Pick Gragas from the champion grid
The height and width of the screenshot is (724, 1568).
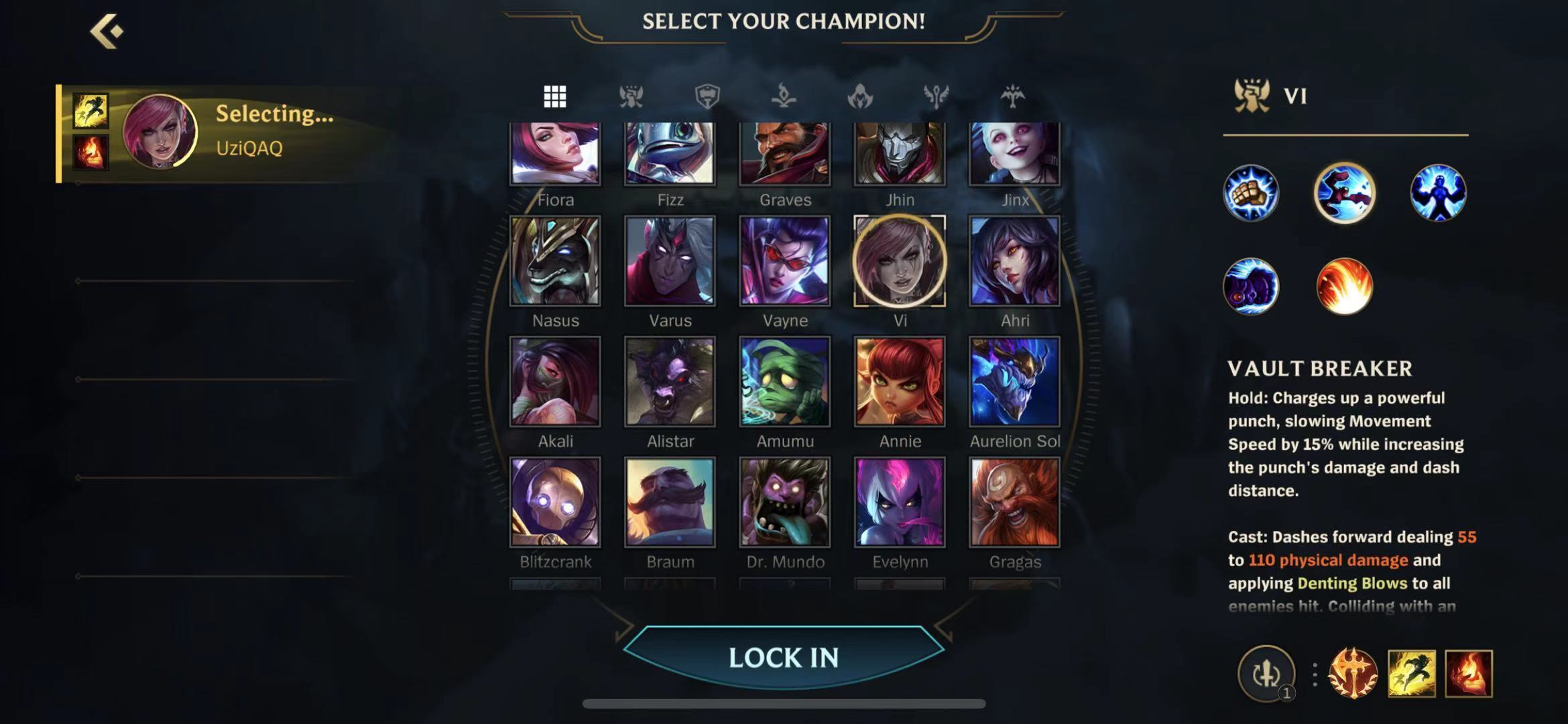(1014, 502)
